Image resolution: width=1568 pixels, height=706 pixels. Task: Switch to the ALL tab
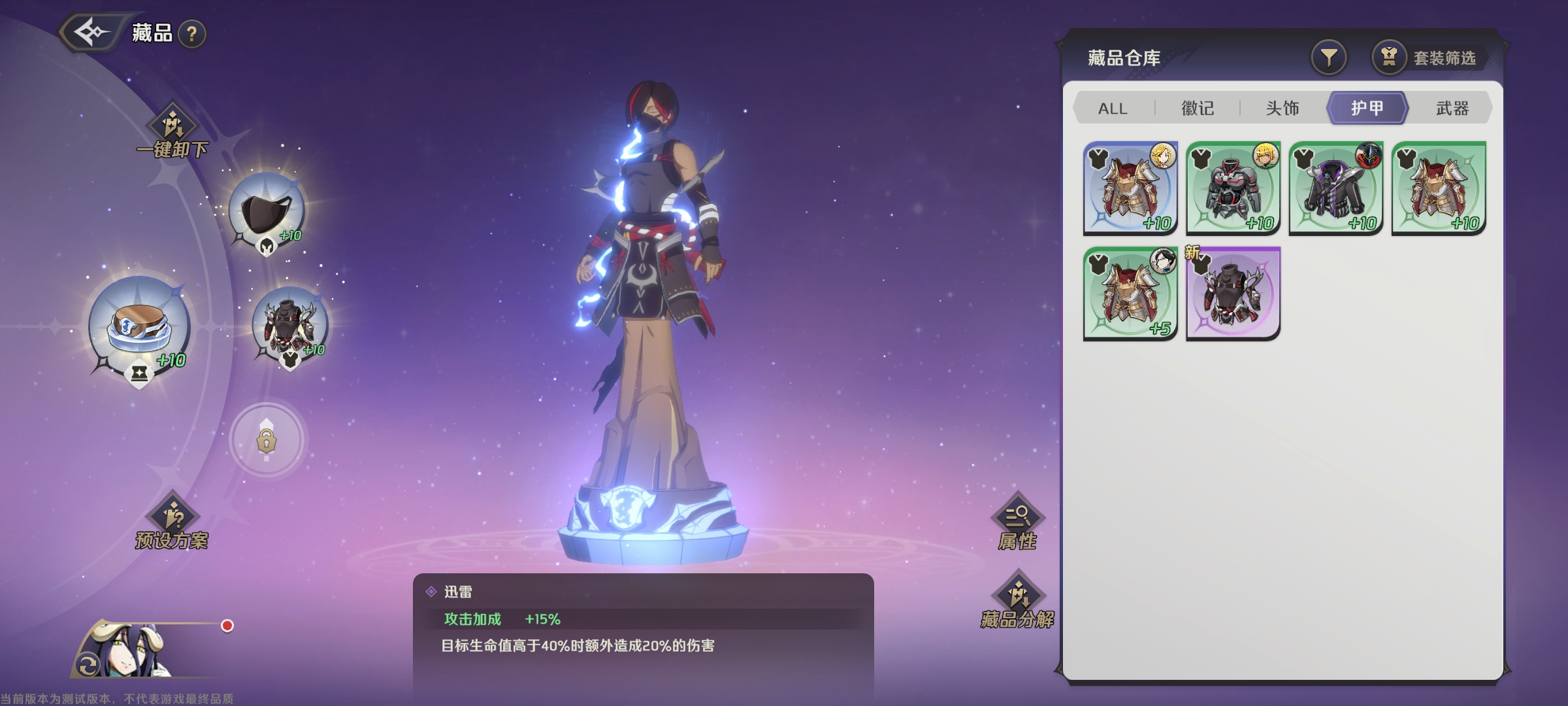[1111, 109]
